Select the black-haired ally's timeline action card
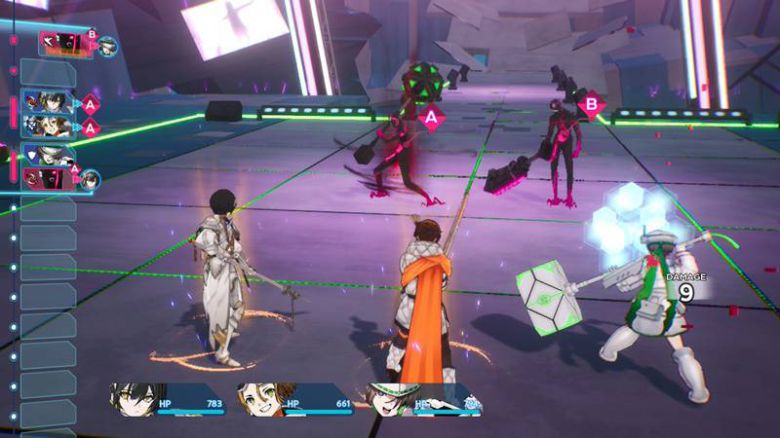This screenshot has width=780, height=438. [x=48, y=102]
